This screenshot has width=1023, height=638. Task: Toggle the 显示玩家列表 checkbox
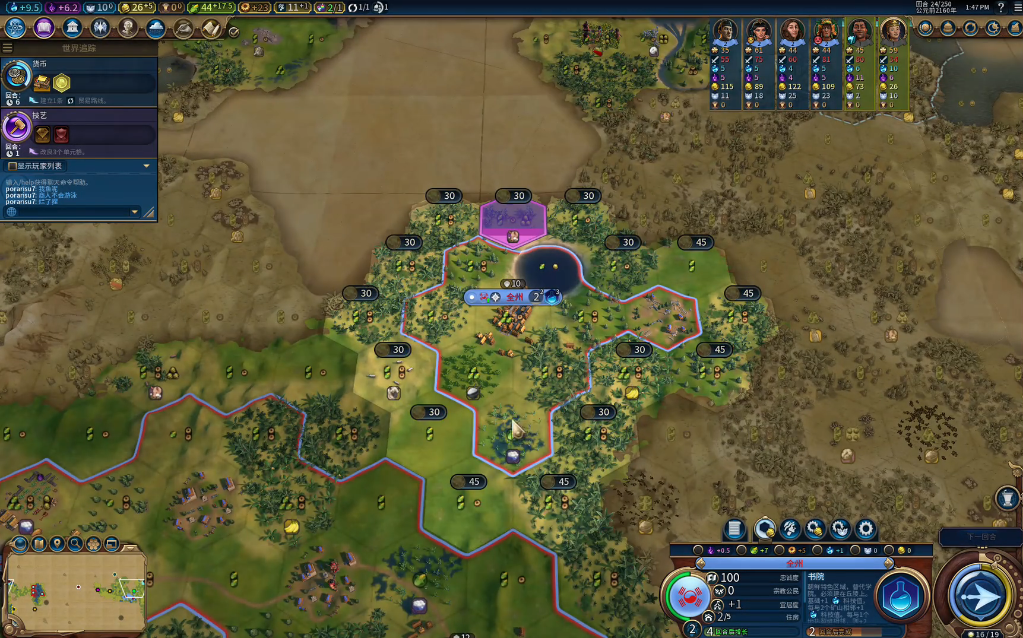[x=12, y=166]
